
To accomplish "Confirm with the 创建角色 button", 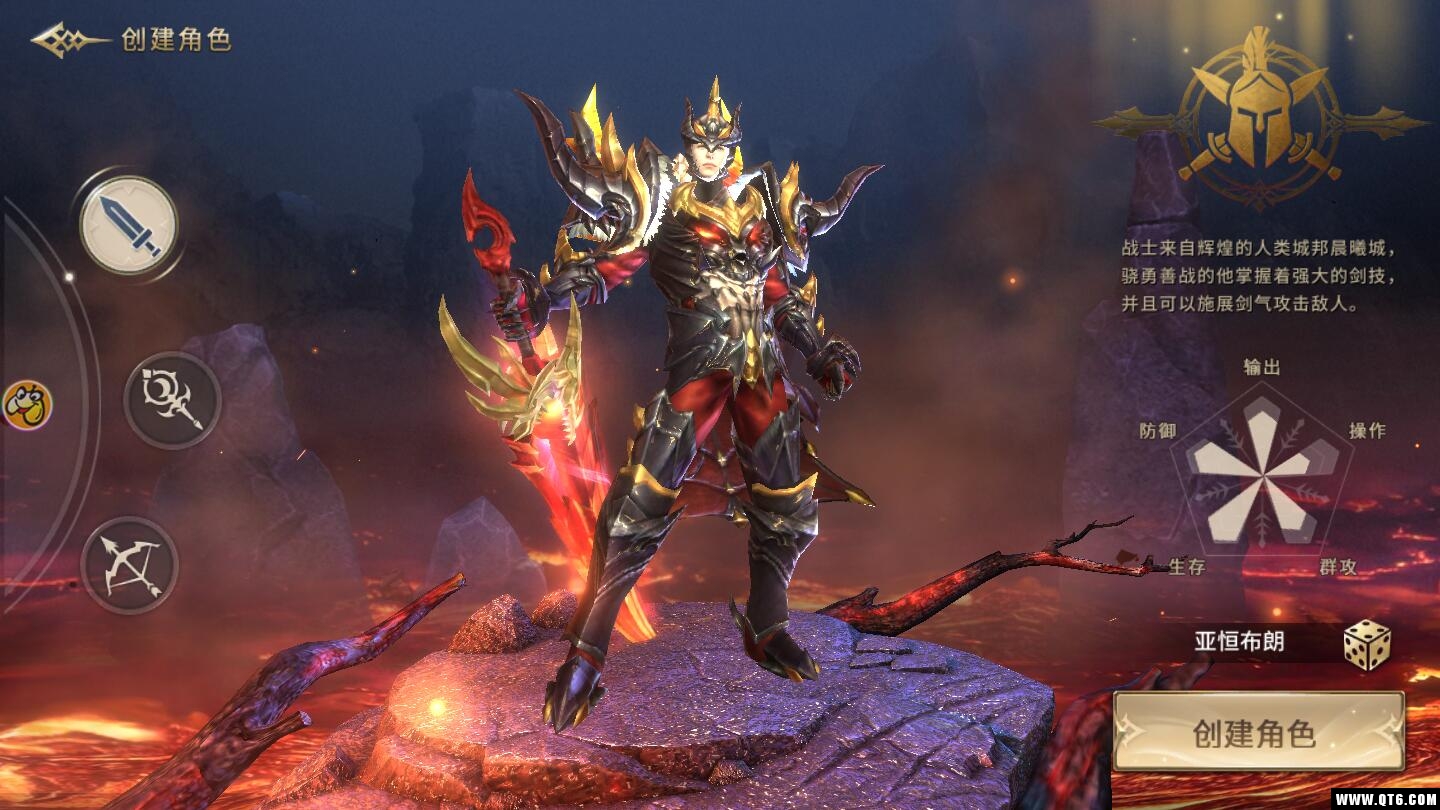I will click(1258, 732).
